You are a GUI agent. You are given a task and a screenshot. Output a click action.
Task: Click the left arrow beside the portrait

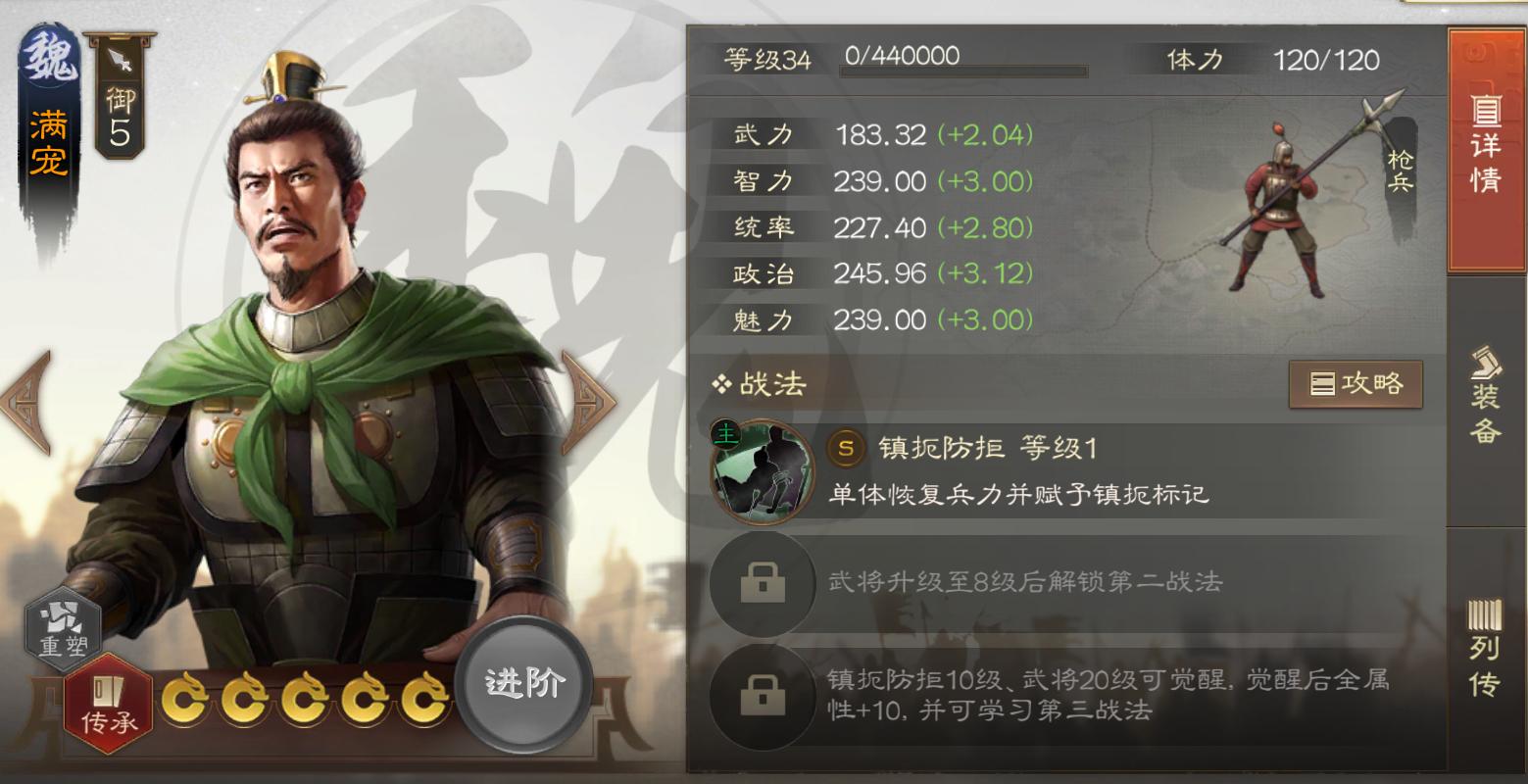pyautogui.click(x=22, y=402)
